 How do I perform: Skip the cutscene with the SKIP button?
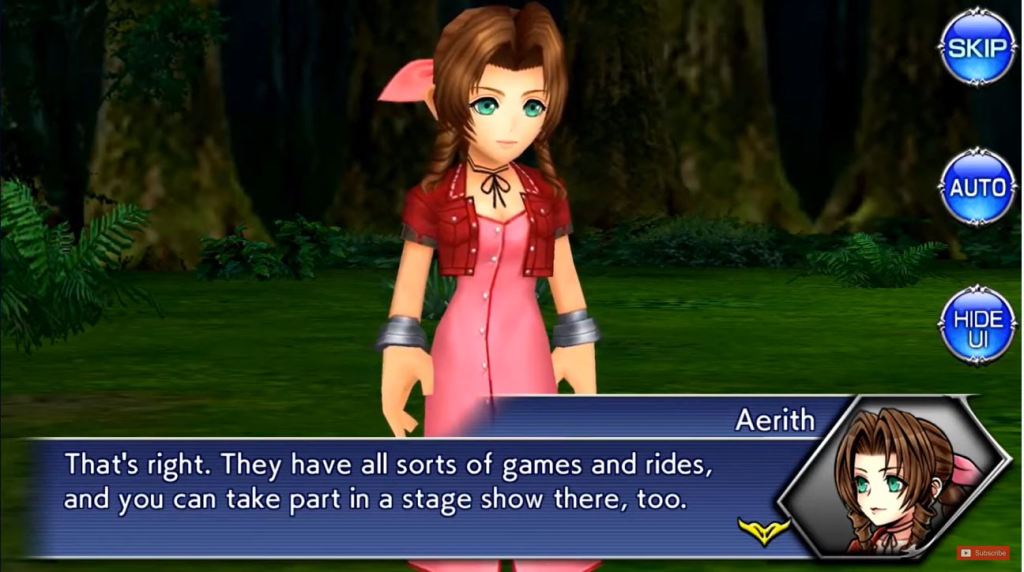point(976,47)
